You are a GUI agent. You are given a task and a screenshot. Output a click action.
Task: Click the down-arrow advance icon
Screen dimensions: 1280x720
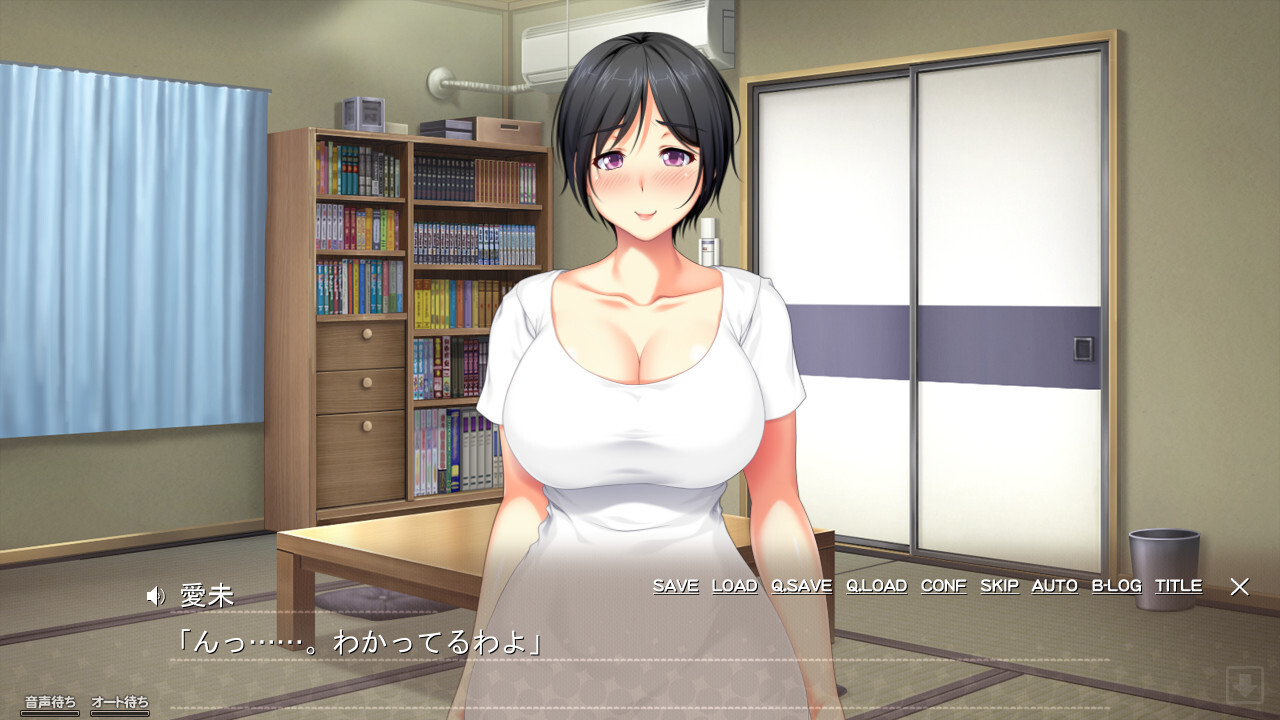point(1244,686)
